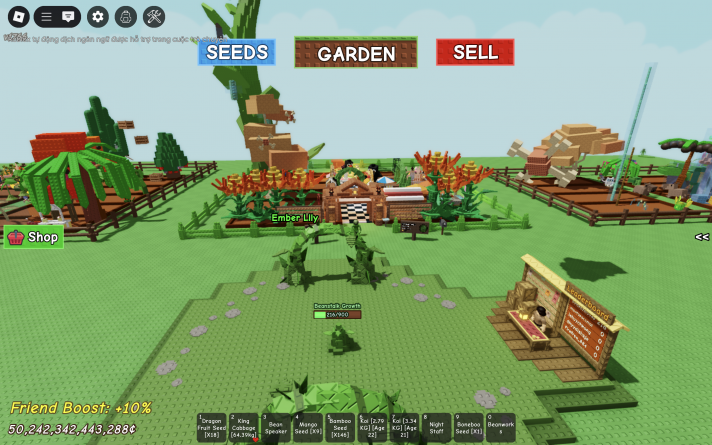Viewport: 712px width, 445px height.
Task: Open the backpack inventory
Action: [125, 17]
